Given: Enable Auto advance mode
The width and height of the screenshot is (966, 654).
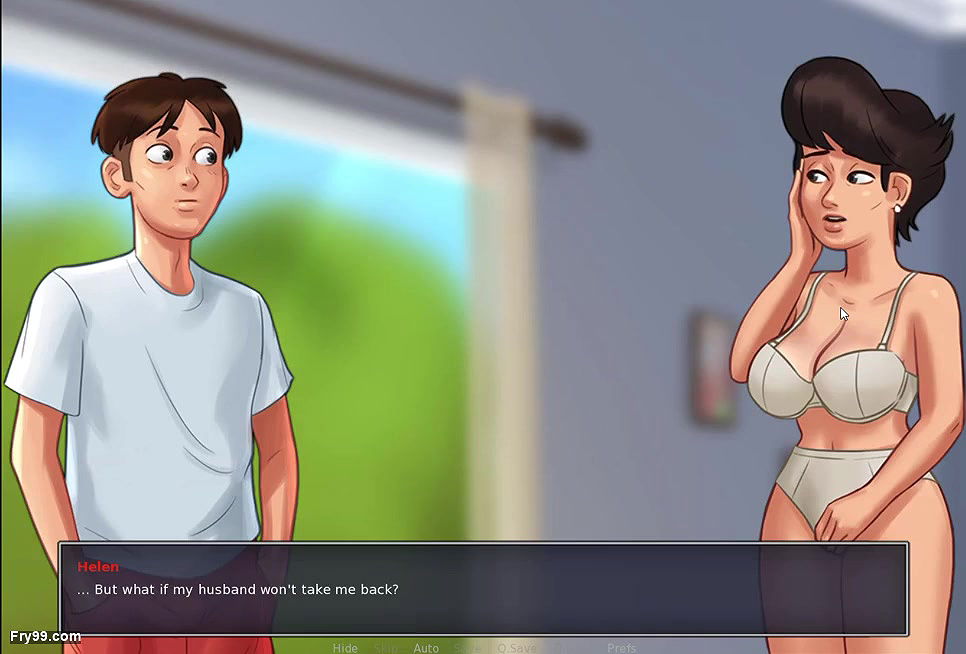Looking at the screenshot, I should 426,648.
